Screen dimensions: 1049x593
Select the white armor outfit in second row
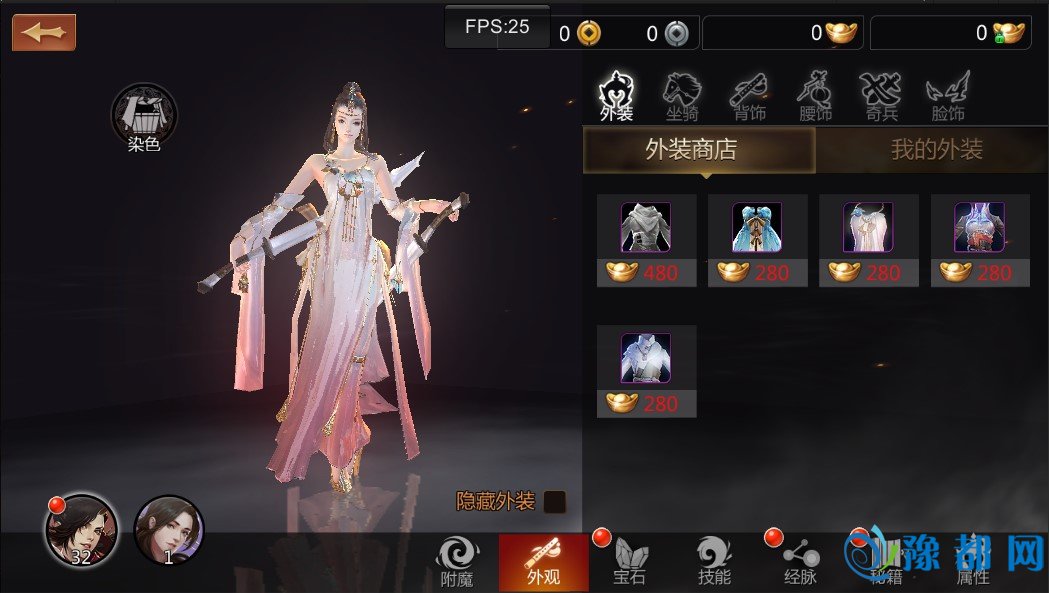click(x=646, y=370)
